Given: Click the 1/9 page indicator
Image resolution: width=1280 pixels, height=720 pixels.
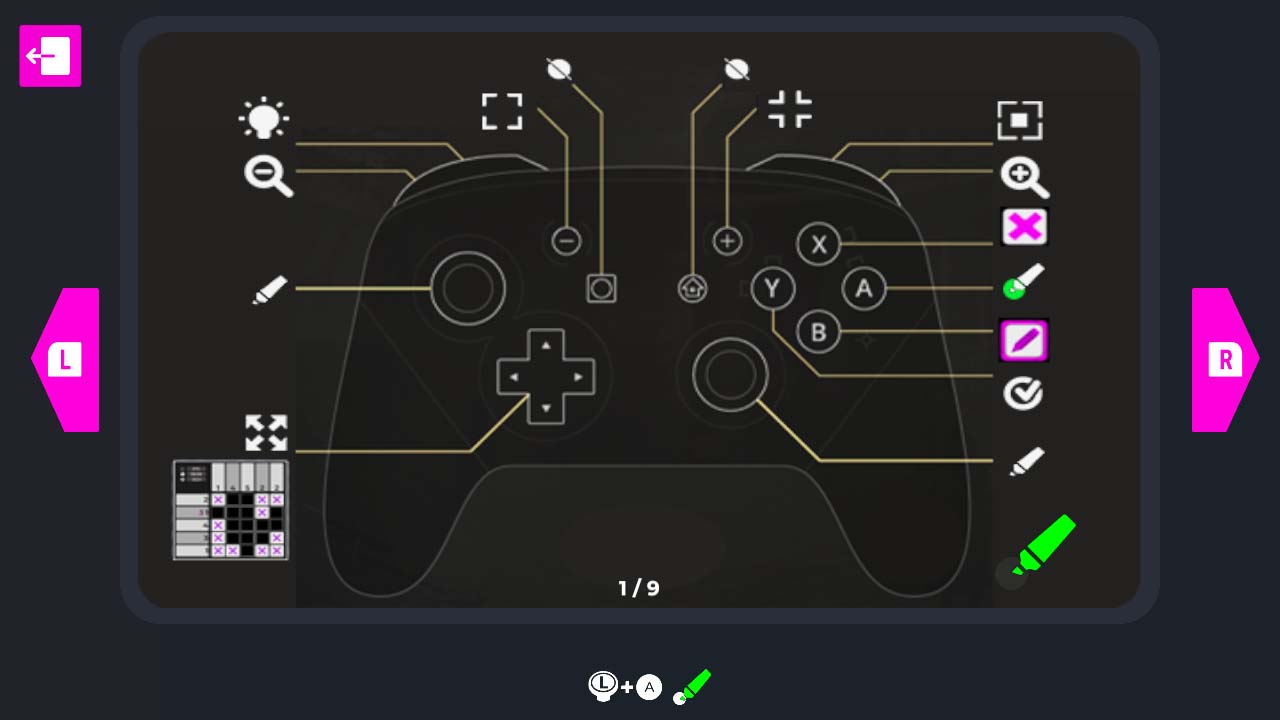Looking at the screenshot, I should pyautogui.click(x=639, y=588).
